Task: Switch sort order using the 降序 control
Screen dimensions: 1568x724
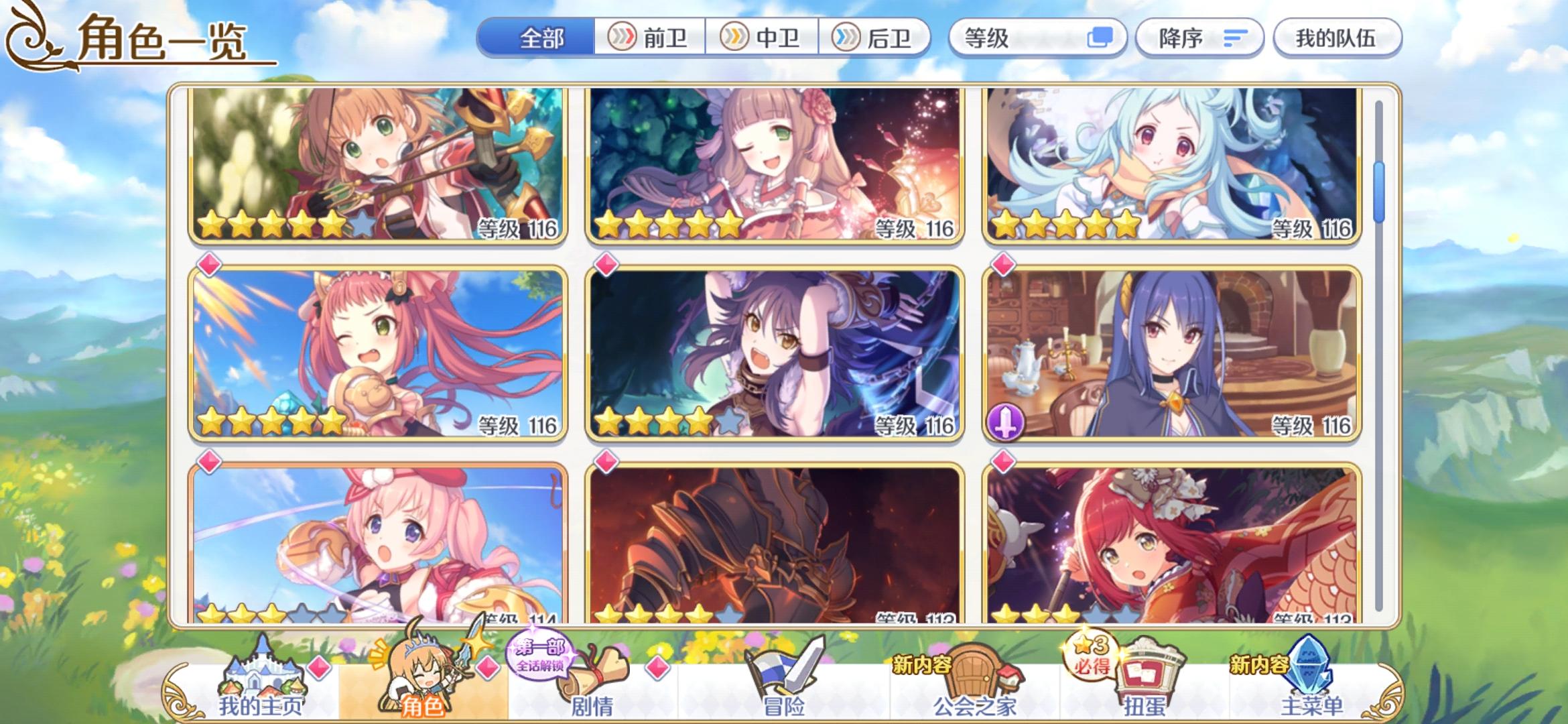Action: [x=1199, y=38]
